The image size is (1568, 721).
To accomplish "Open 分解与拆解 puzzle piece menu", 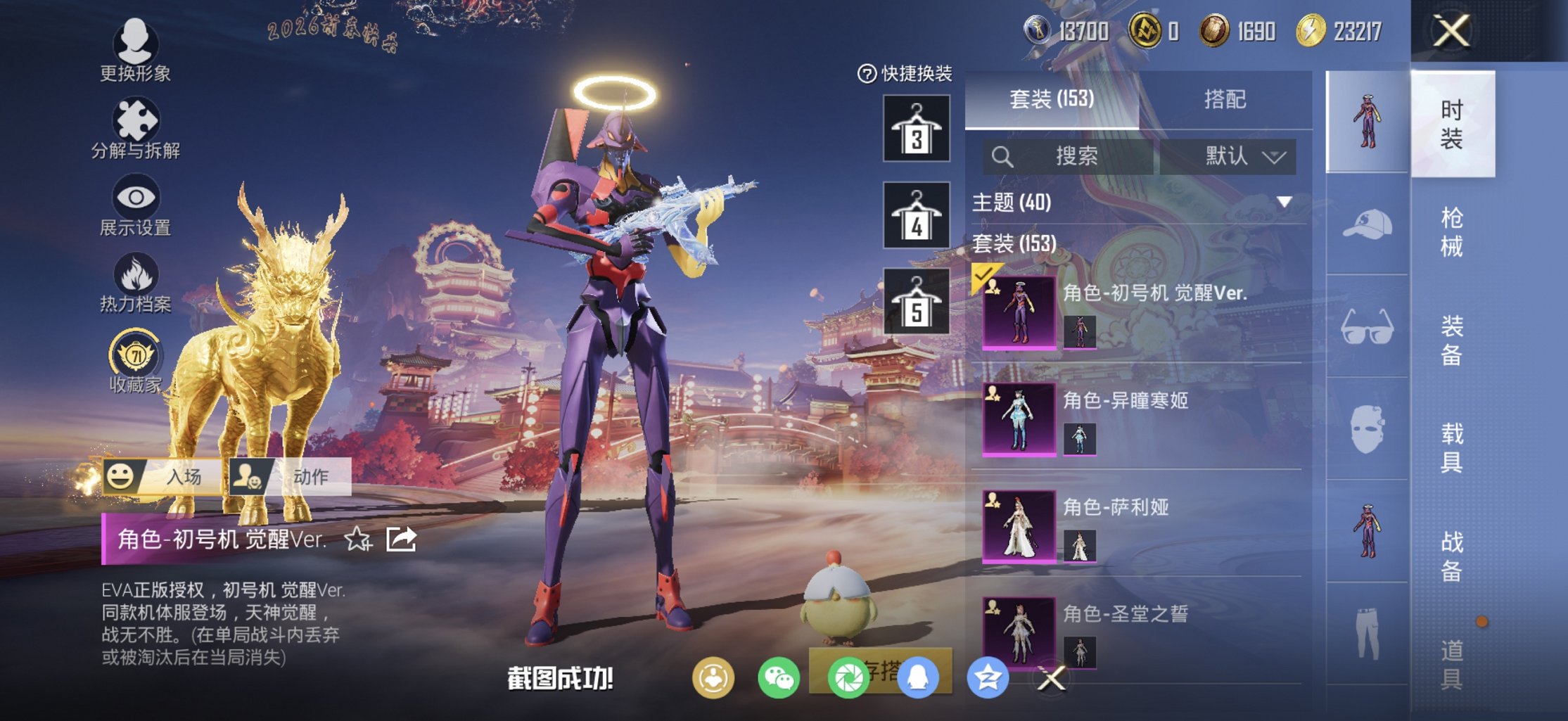I will (x=135, y=128).
